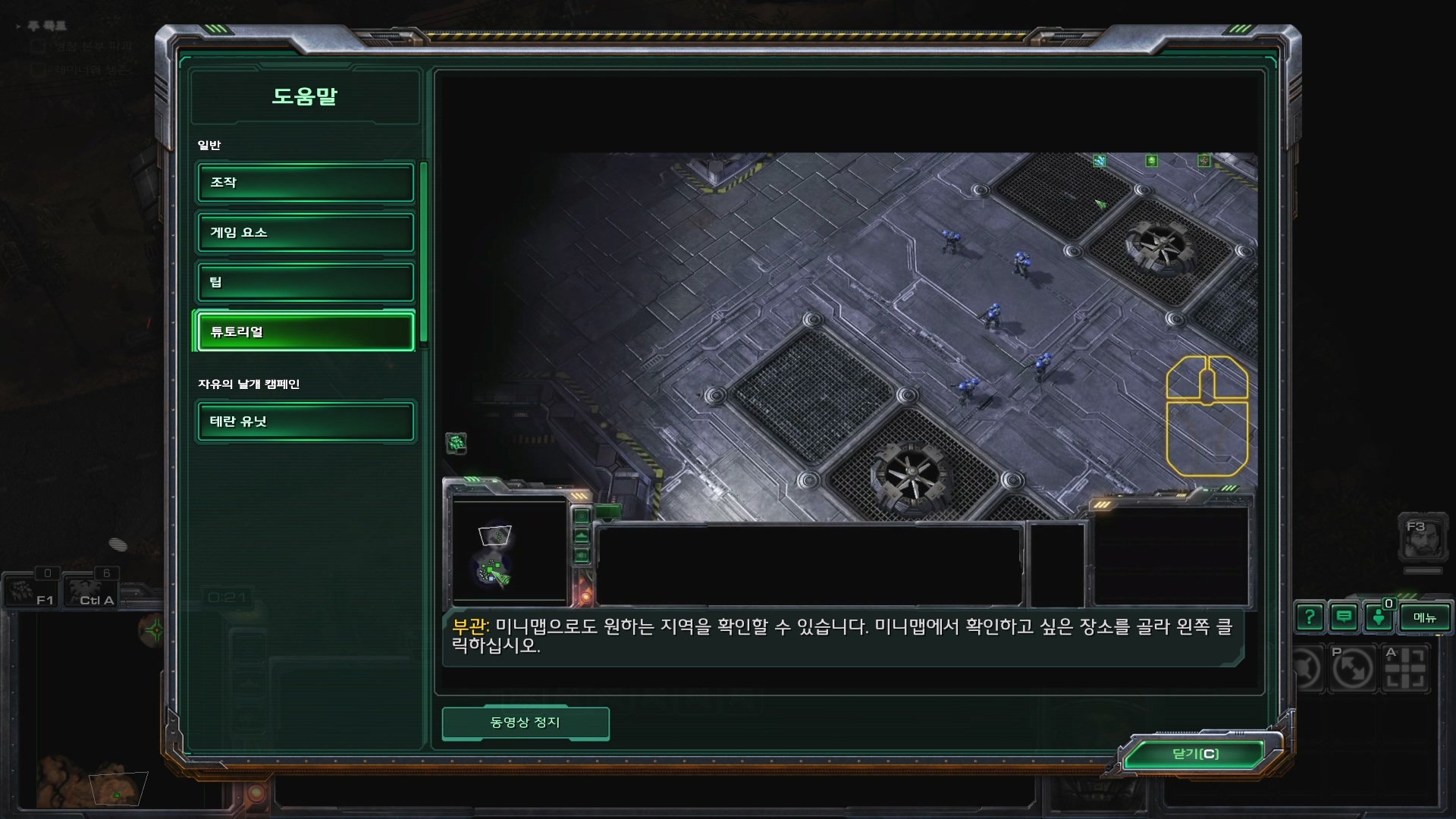The height and width of the screenshot is (819, 1456).
Task: Select the Raynor hero portrait (F3)
Action: tap(1422, 538)
